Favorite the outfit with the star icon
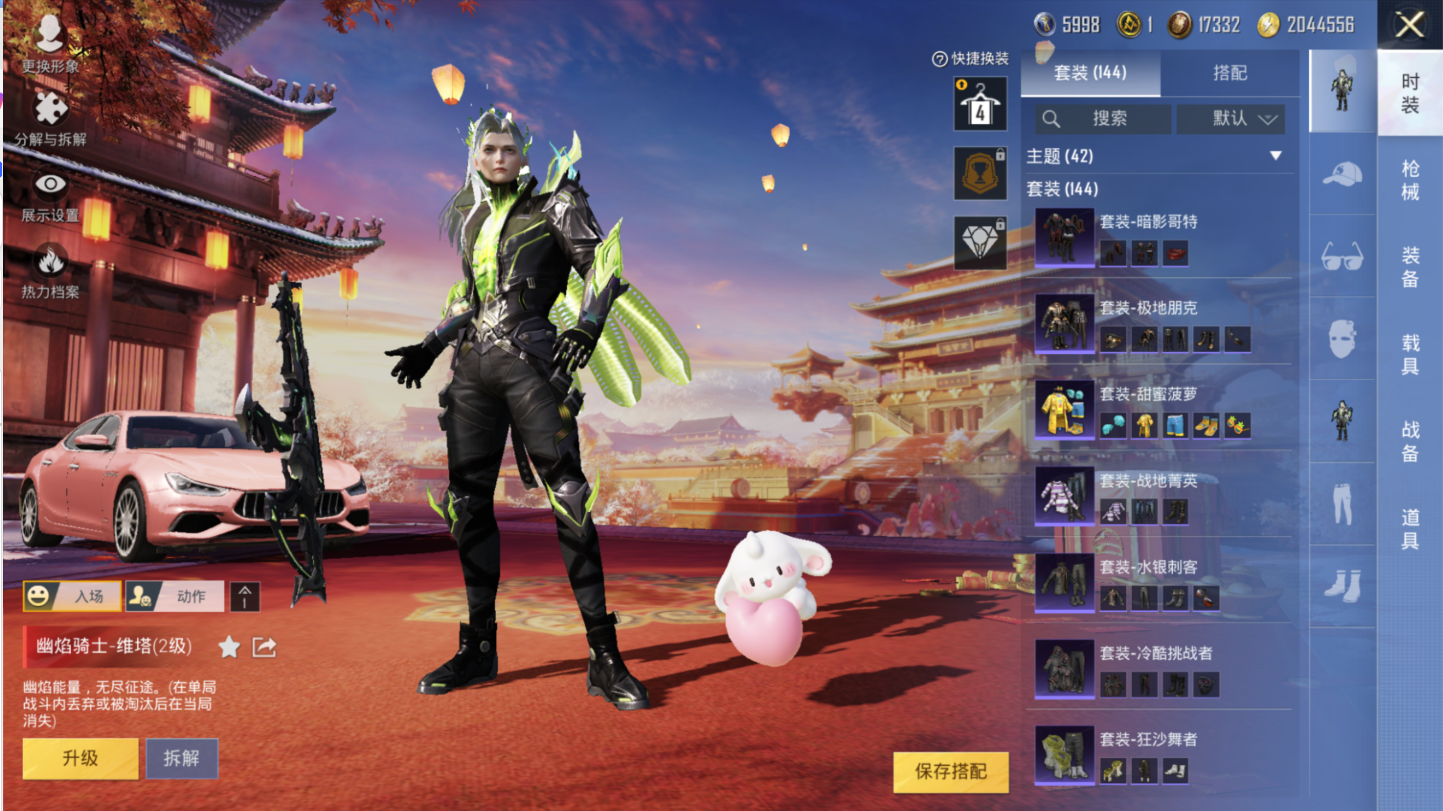Viewport: 1443px width, 811px height. click(229, 647)
